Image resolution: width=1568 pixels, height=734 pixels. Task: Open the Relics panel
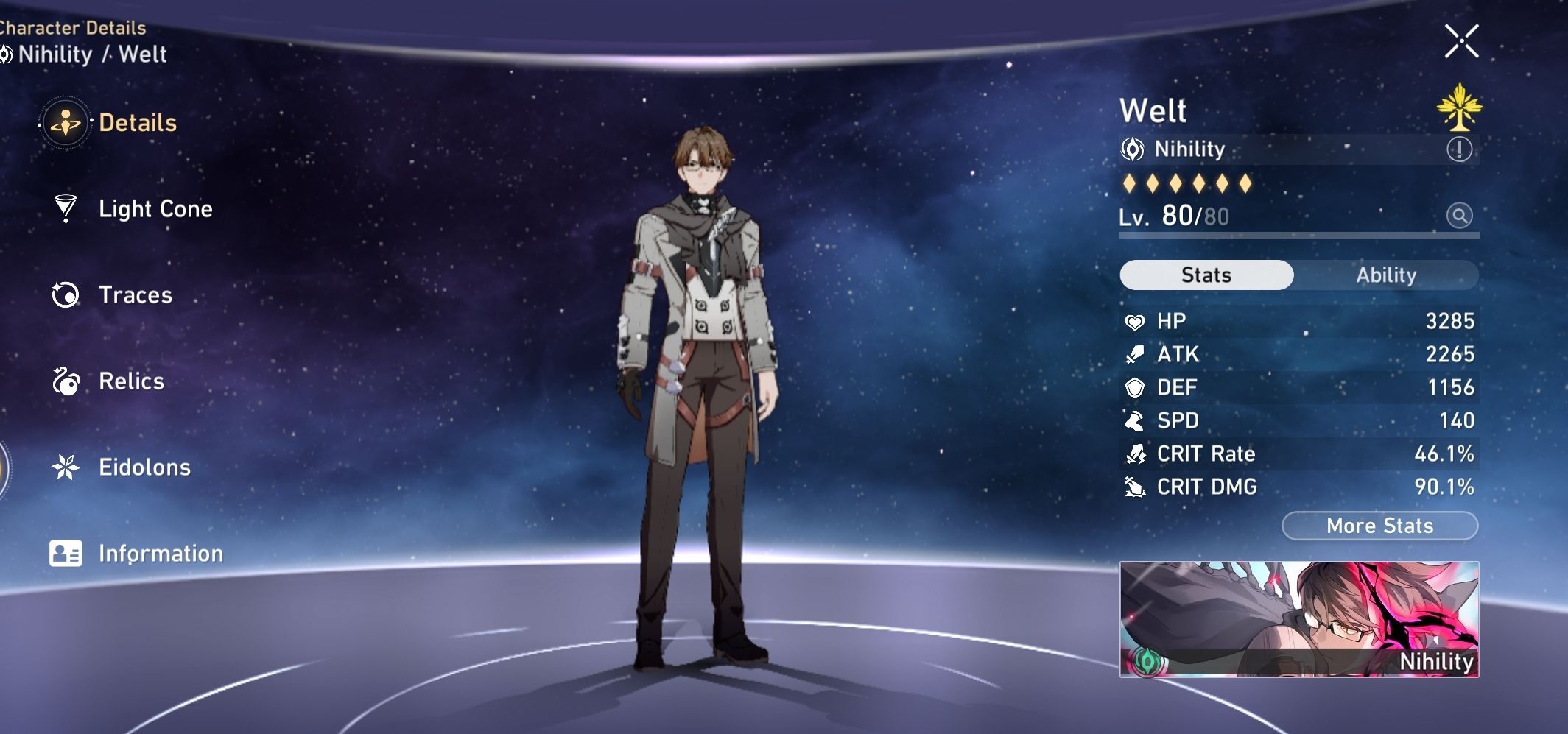point(131,381)
